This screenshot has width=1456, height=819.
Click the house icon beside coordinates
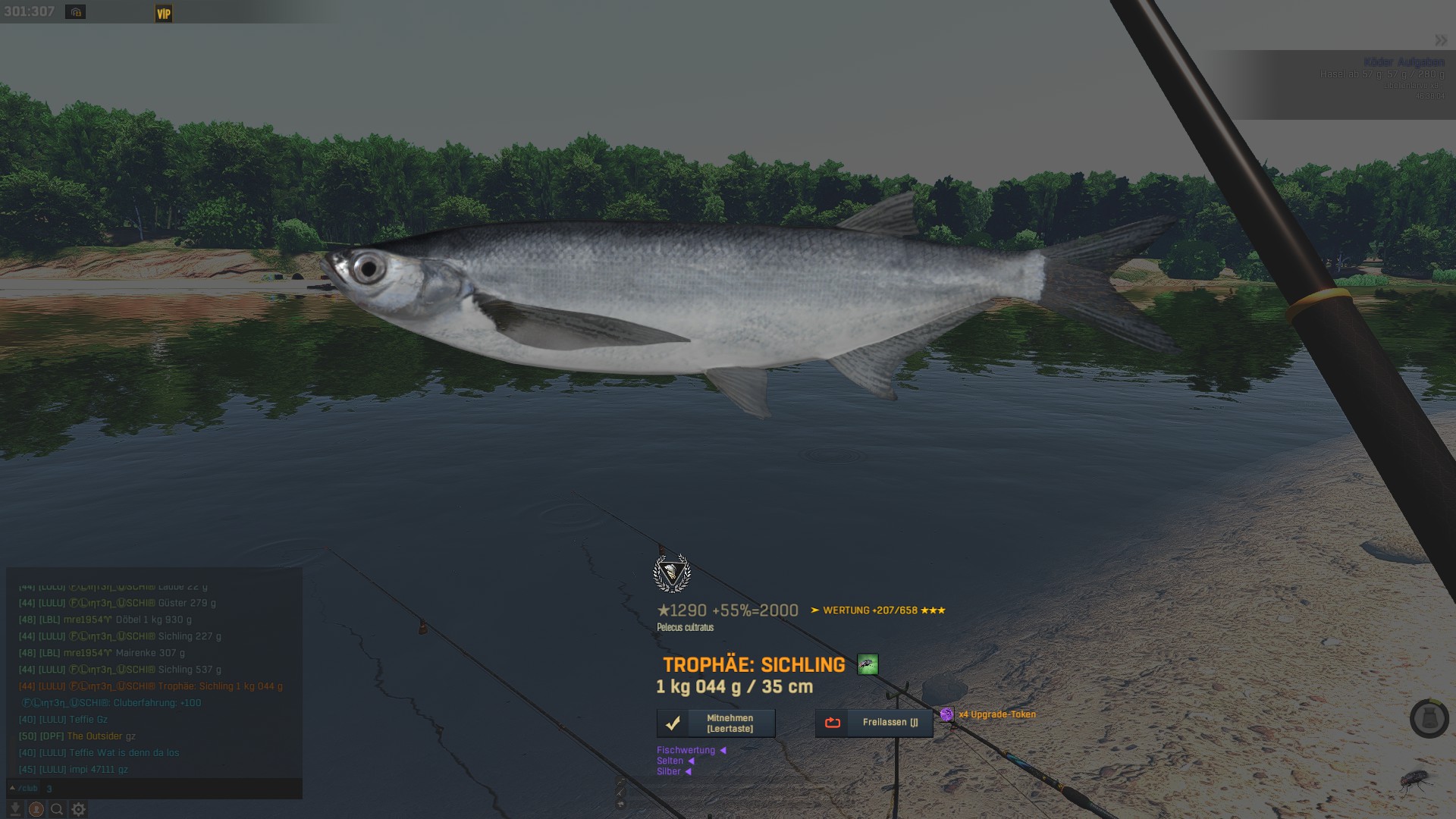click(x=75, y=12)
